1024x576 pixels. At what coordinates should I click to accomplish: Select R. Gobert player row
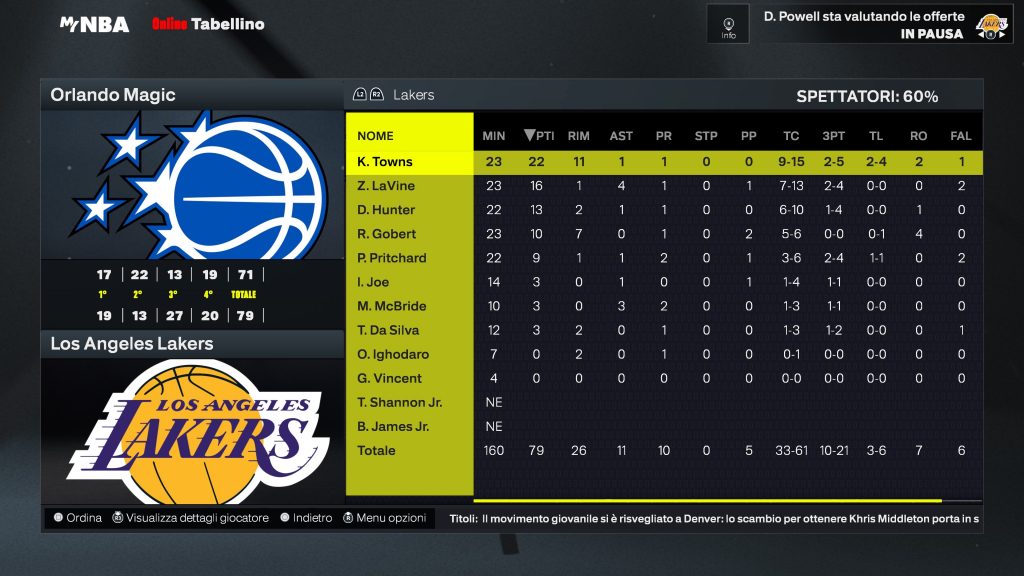tap(386, 234)
